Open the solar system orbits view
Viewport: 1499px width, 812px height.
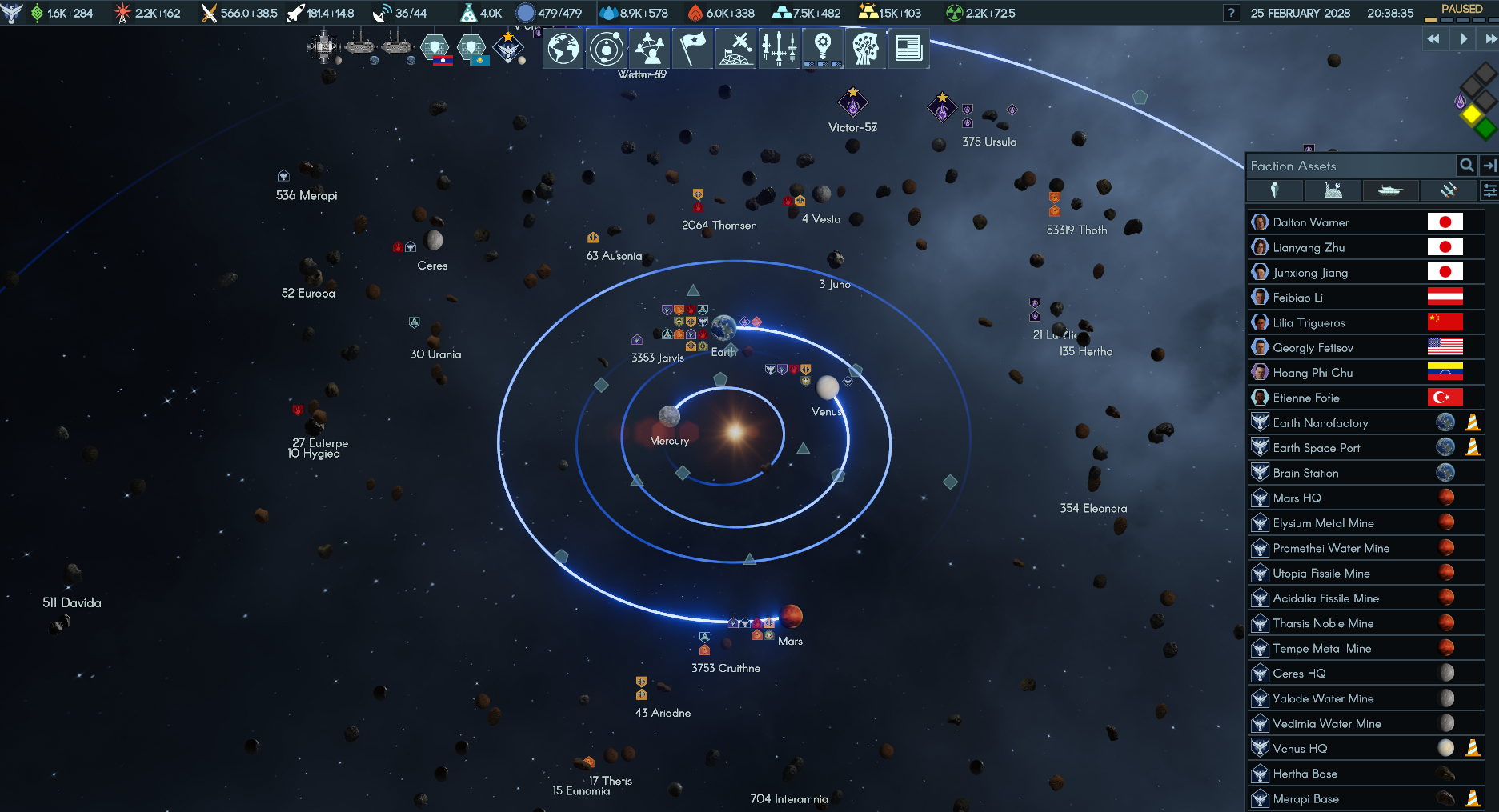coord(607,49)
